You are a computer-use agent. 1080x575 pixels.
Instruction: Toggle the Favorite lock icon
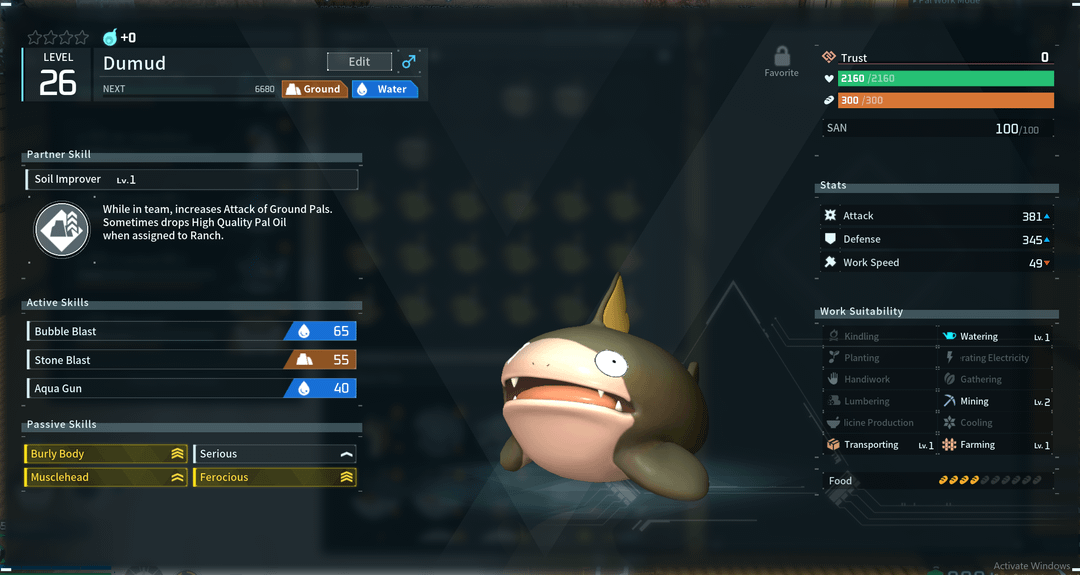pyautogui.click(x=781, y=56)
